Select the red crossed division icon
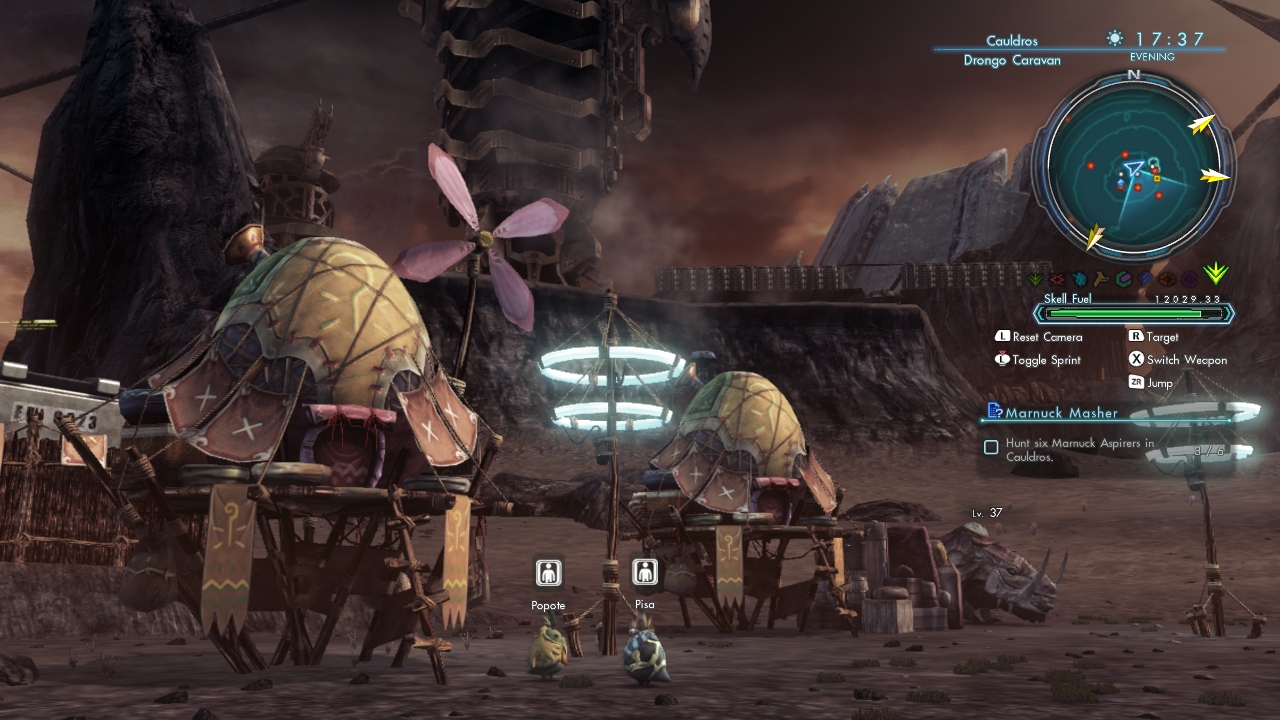This screenshot has width=1280, height=720. 1058,279
